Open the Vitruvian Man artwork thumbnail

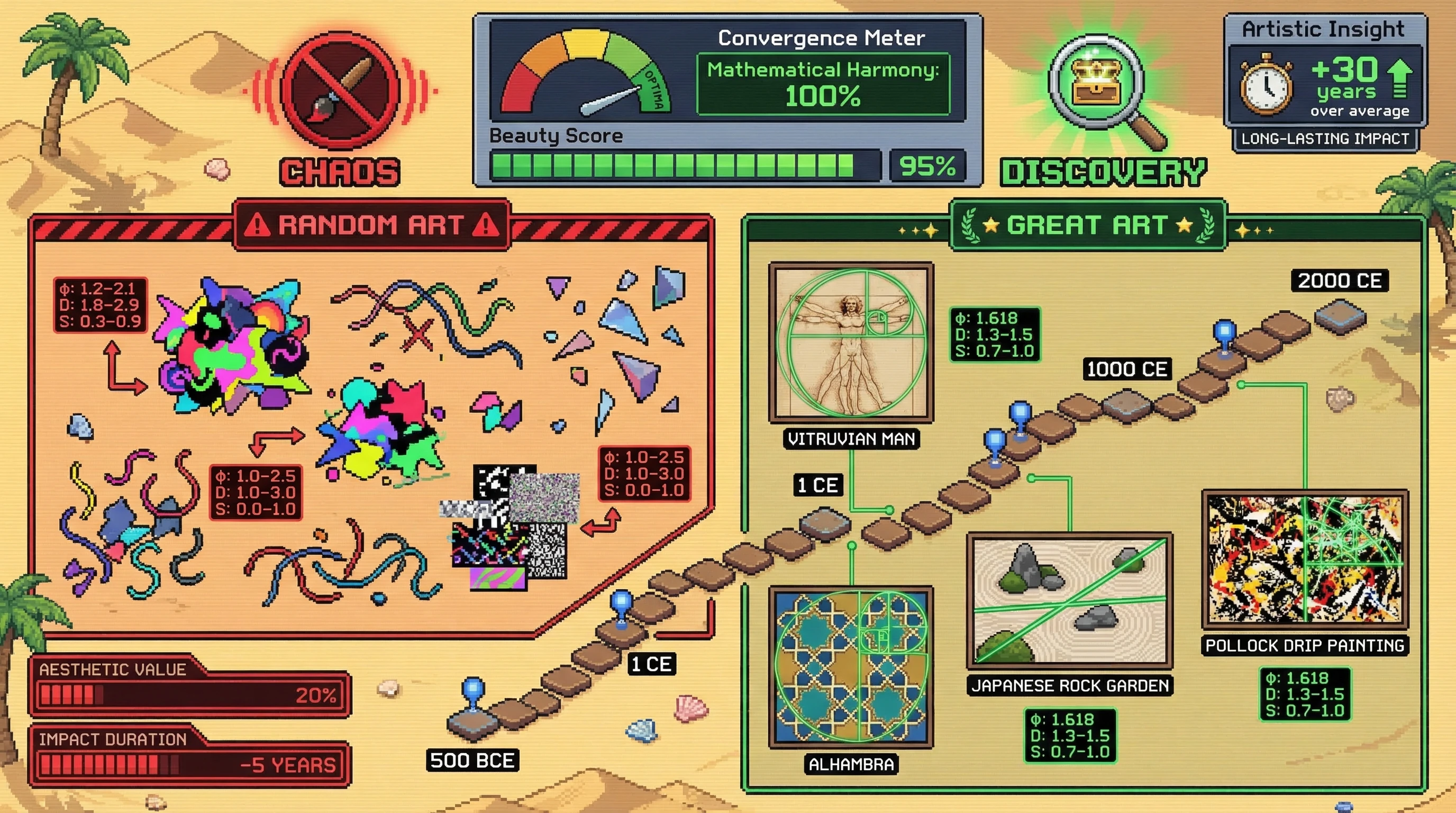point(851,341)
